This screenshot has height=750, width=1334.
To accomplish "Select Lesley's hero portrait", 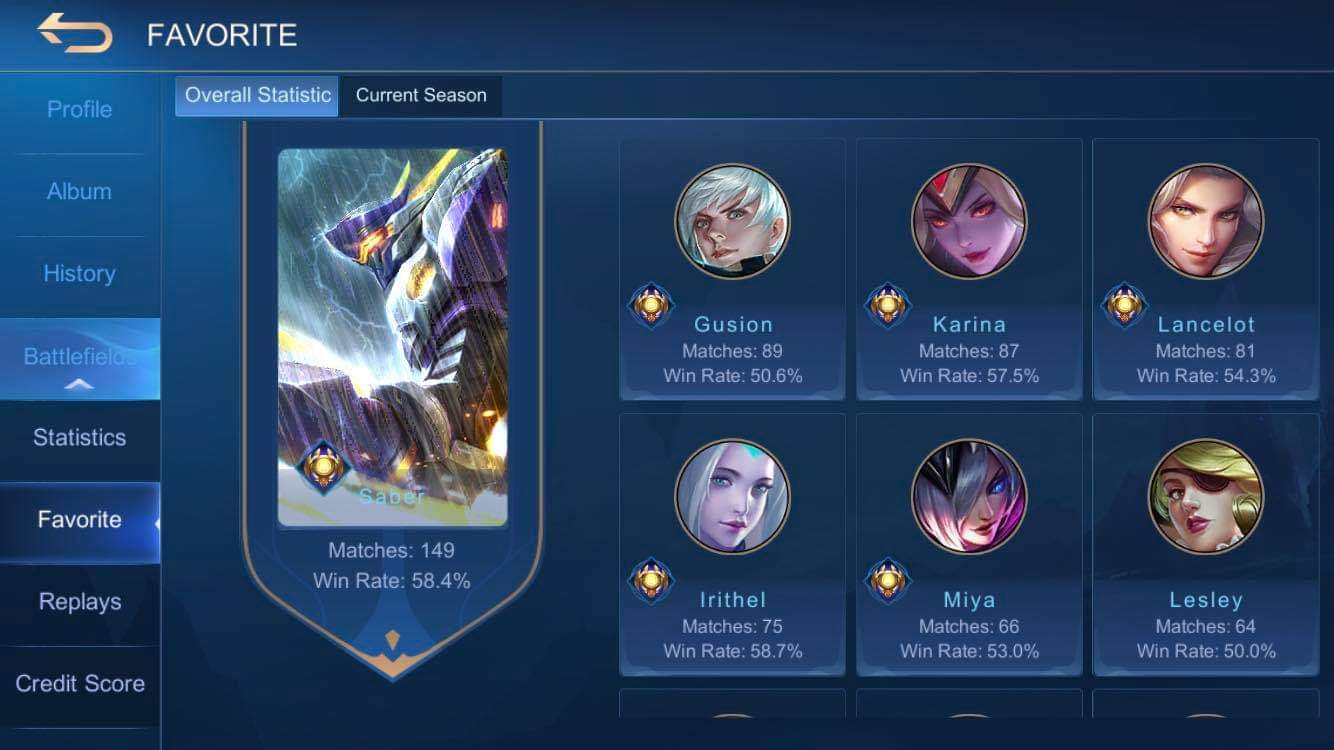I will tap(1204, 495).
